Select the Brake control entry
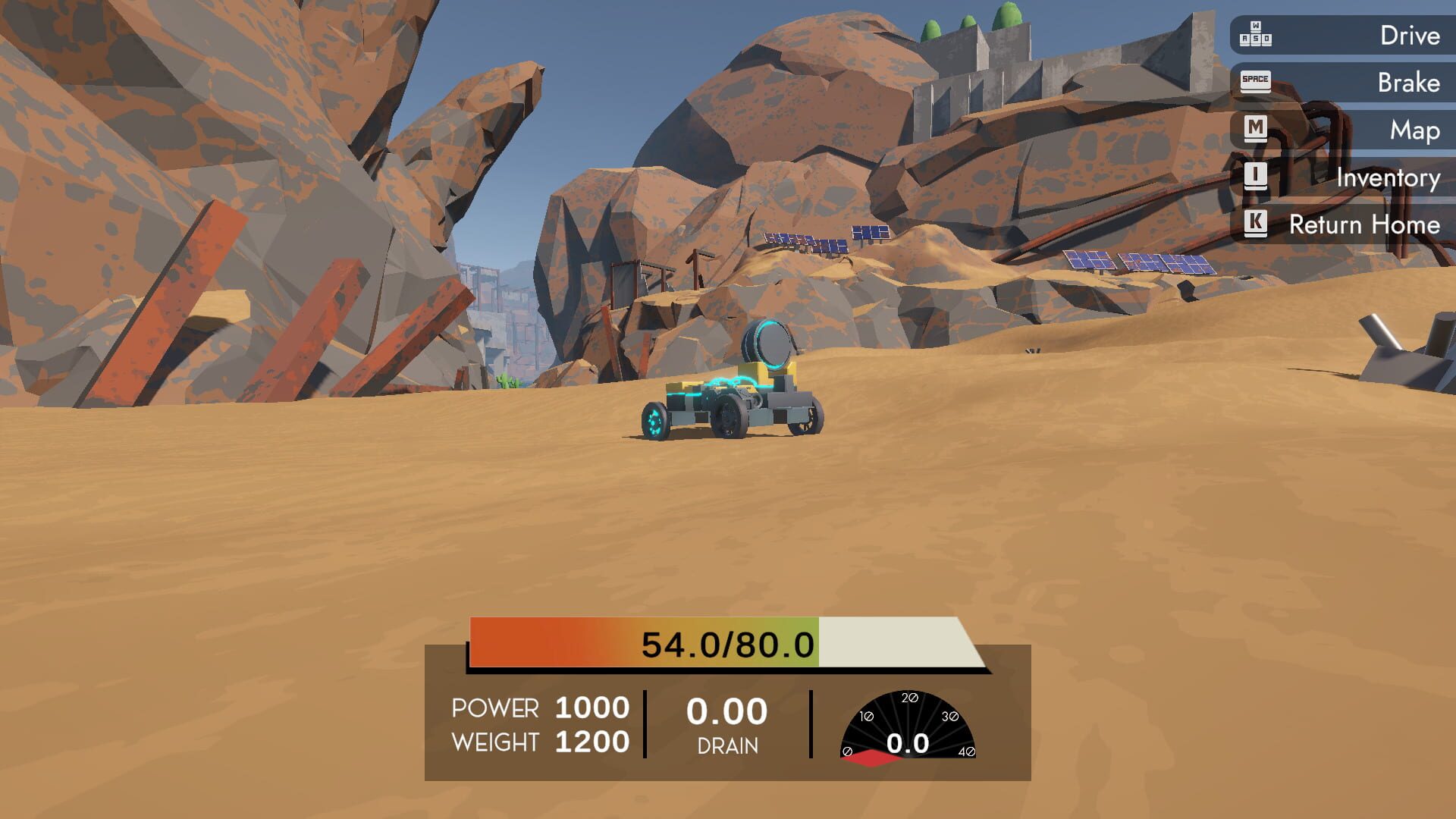 click(x=1408, y=83)
